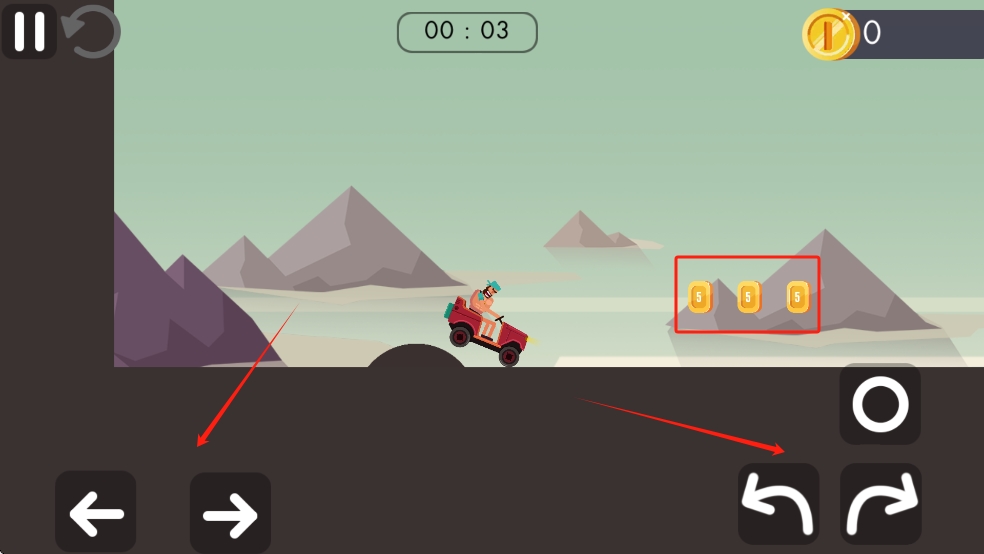The height and width of the screenshot is (554, 984).
Task: Pause the game
Action: (29, 31)
